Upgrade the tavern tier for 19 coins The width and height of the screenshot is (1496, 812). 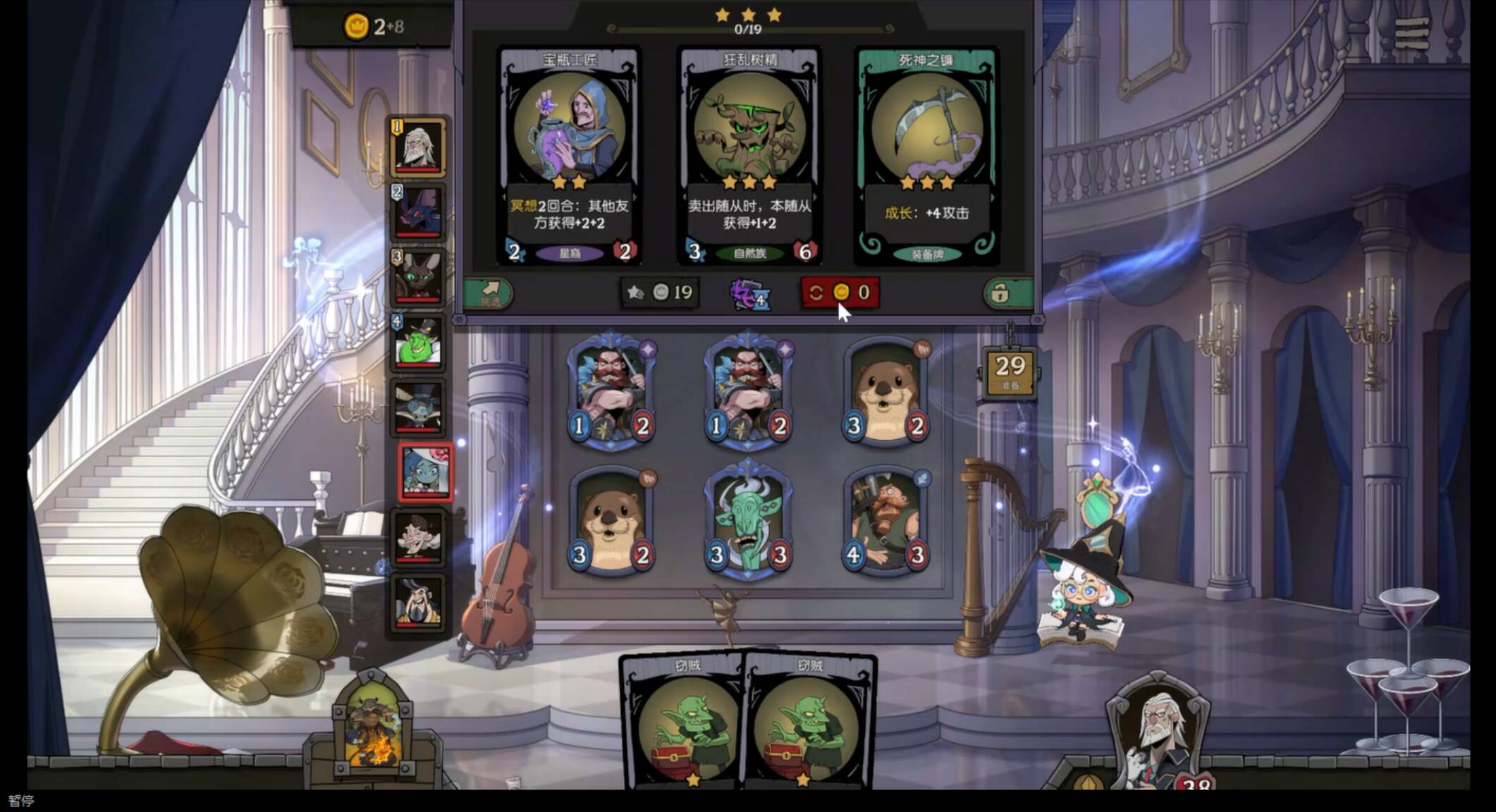660,293
